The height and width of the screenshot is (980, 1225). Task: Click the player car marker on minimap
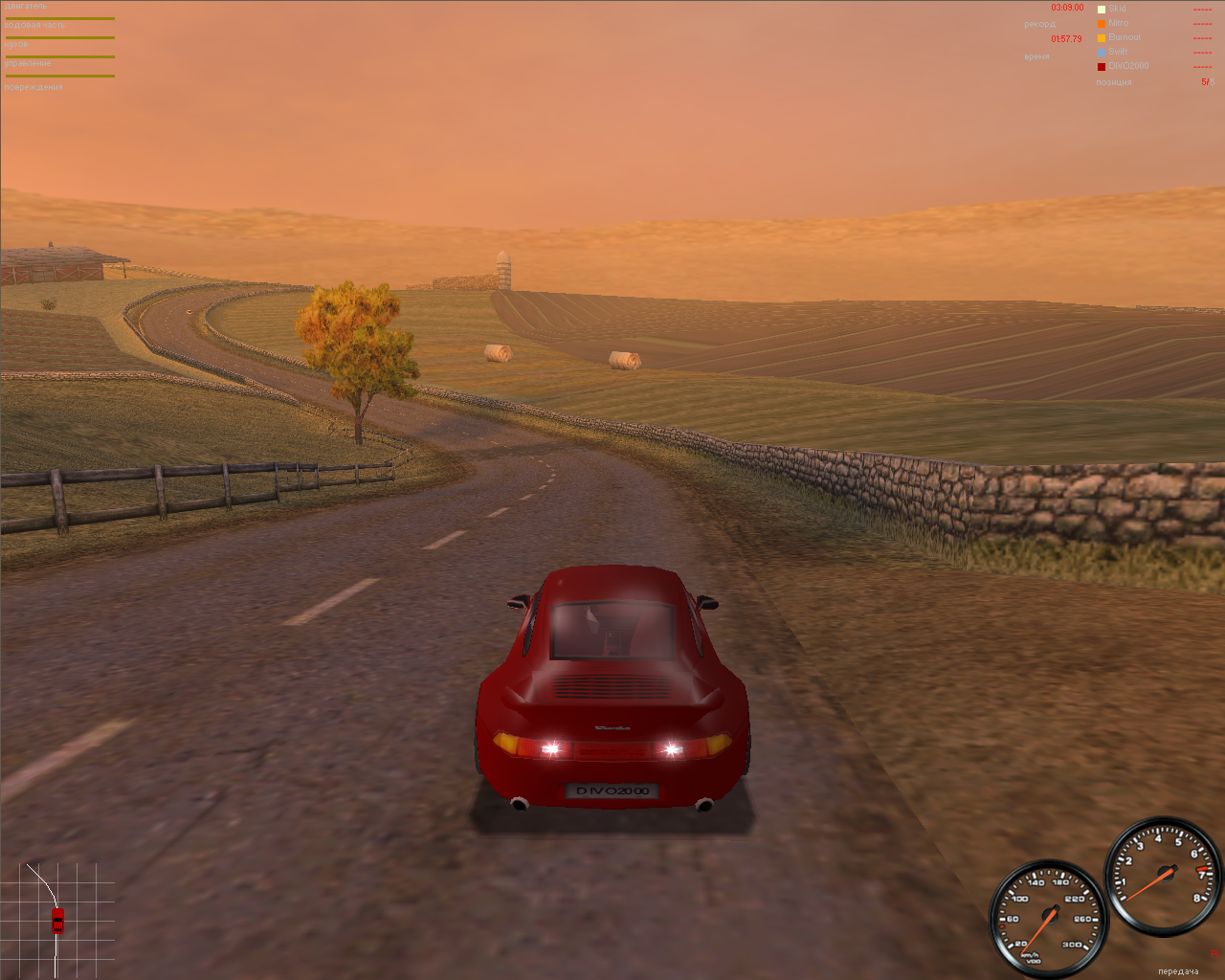point(58,921)
